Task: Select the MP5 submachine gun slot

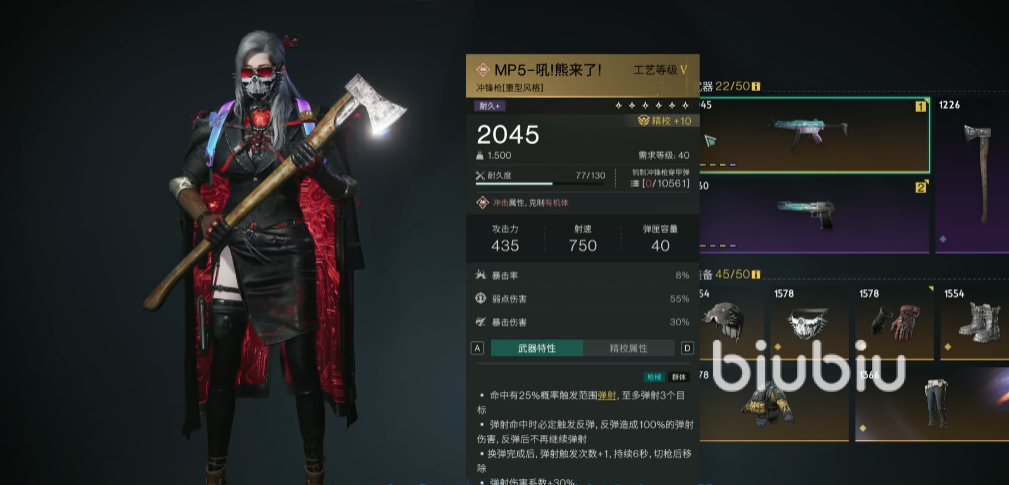Action: click(813, 135)
